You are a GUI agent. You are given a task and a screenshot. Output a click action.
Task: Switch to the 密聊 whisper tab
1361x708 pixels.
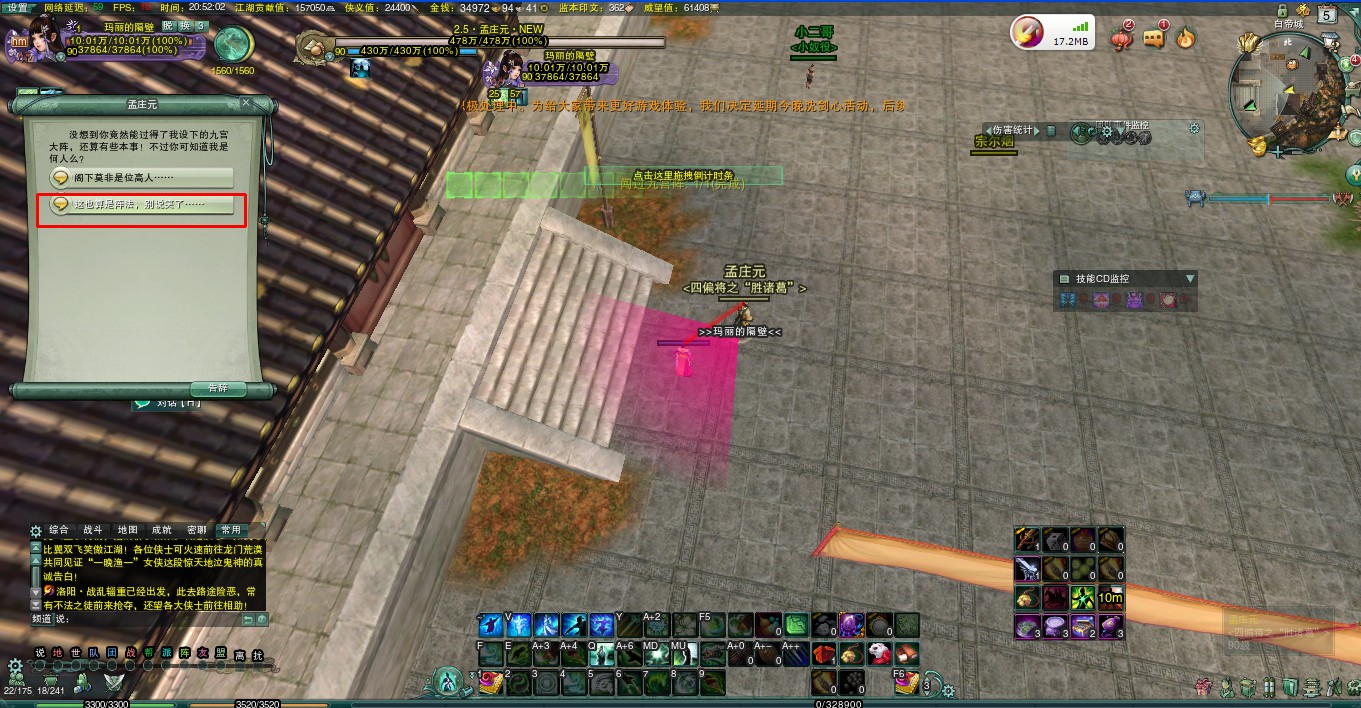tap(196, 530)
